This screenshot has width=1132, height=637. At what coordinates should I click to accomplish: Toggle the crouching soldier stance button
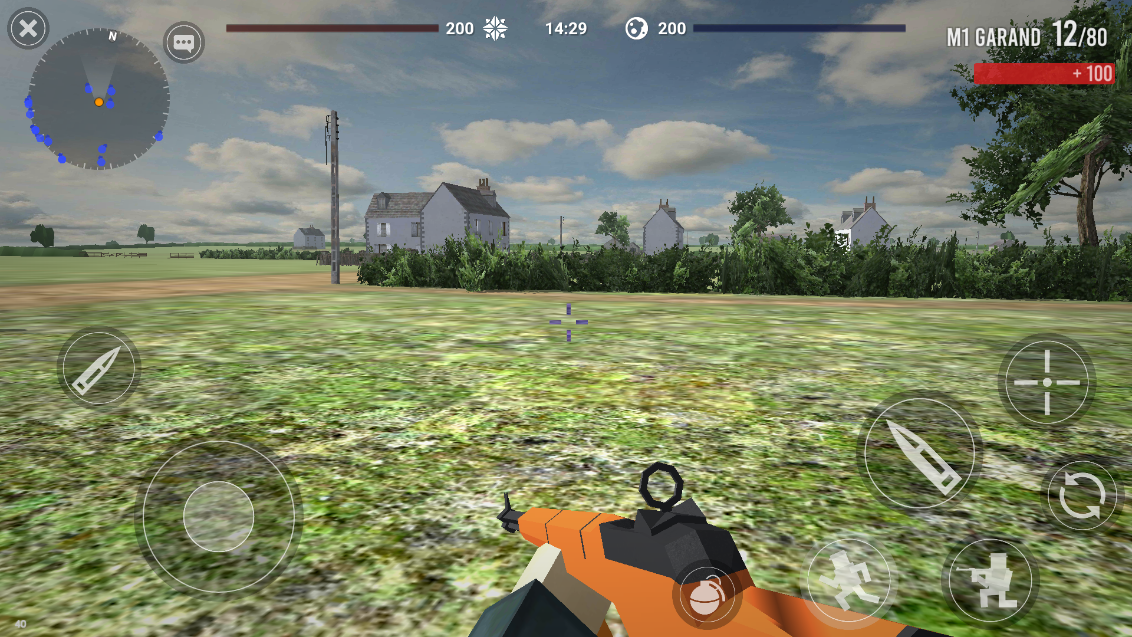click(992, 581)
